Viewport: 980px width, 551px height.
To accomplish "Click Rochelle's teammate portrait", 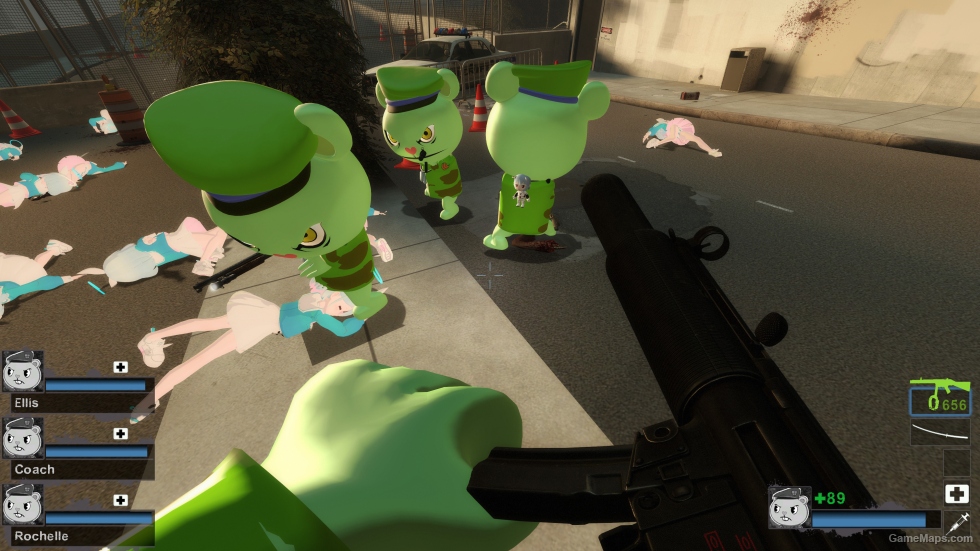I will [x=22, y=503].
